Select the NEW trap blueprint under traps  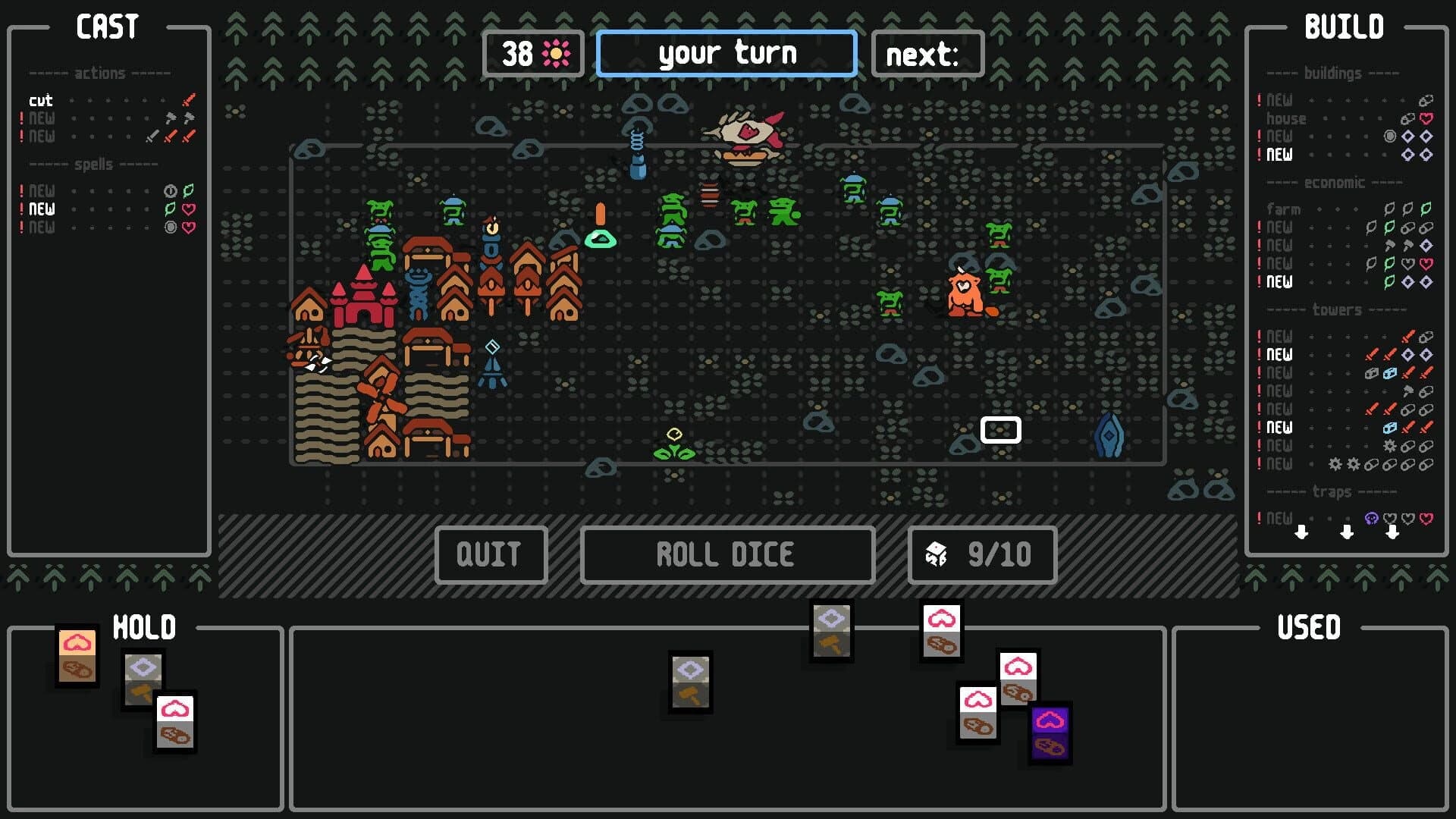(x=1280, y=519)
